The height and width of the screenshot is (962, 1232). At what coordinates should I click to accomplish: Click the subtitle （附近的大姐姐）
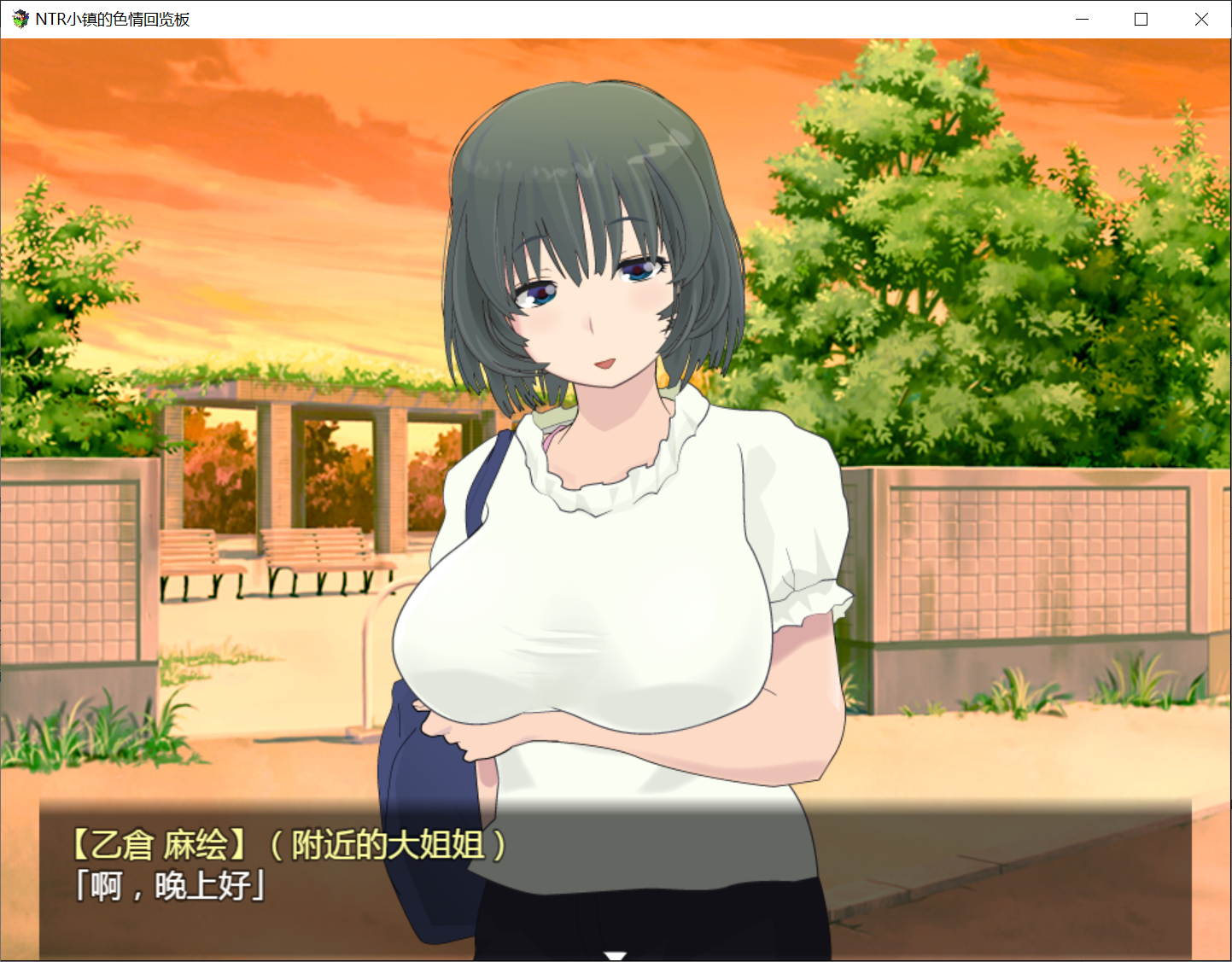388,846
